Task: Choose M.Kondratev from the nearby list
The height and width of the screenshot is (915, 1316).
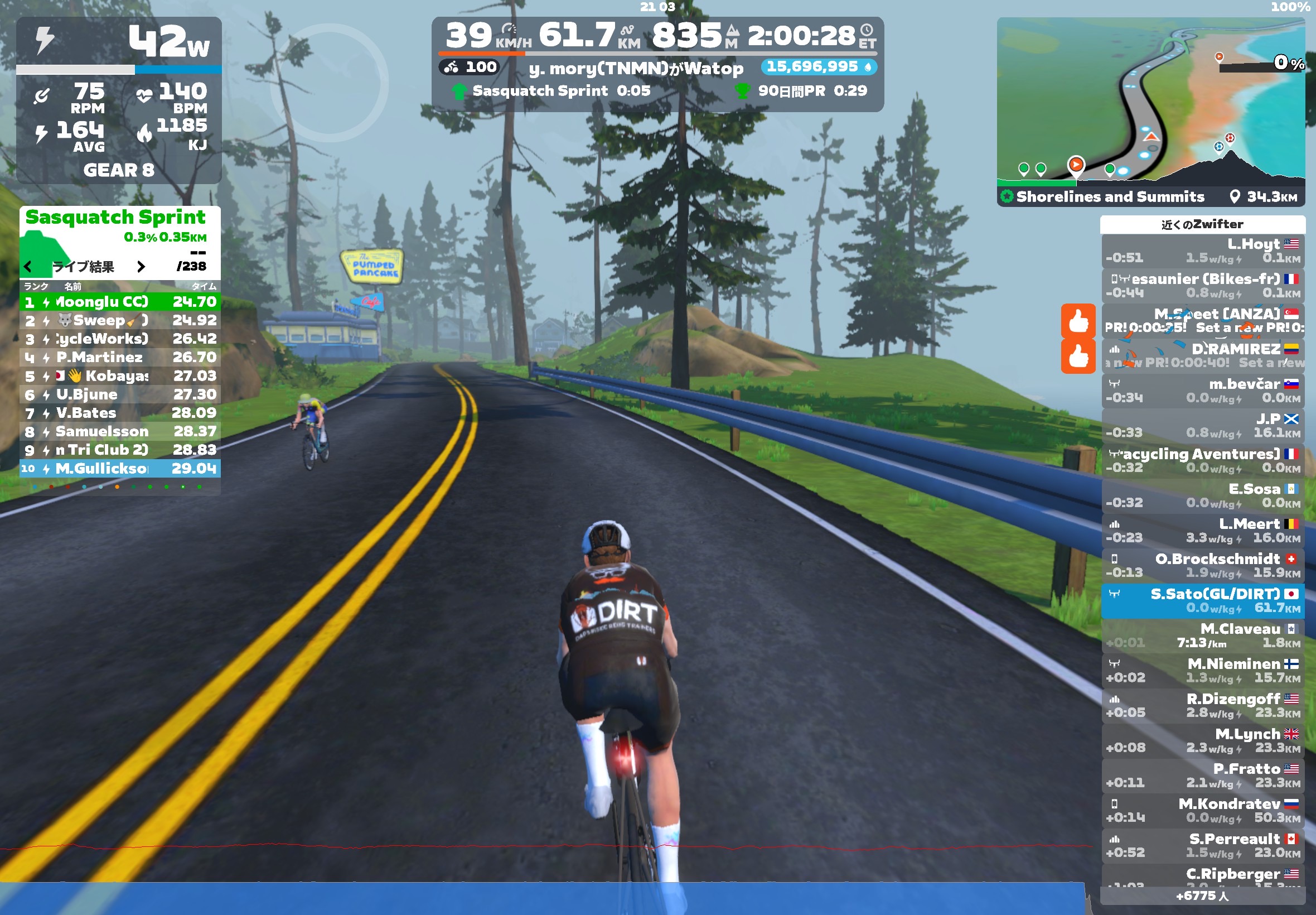Action: click(1202, 810)
